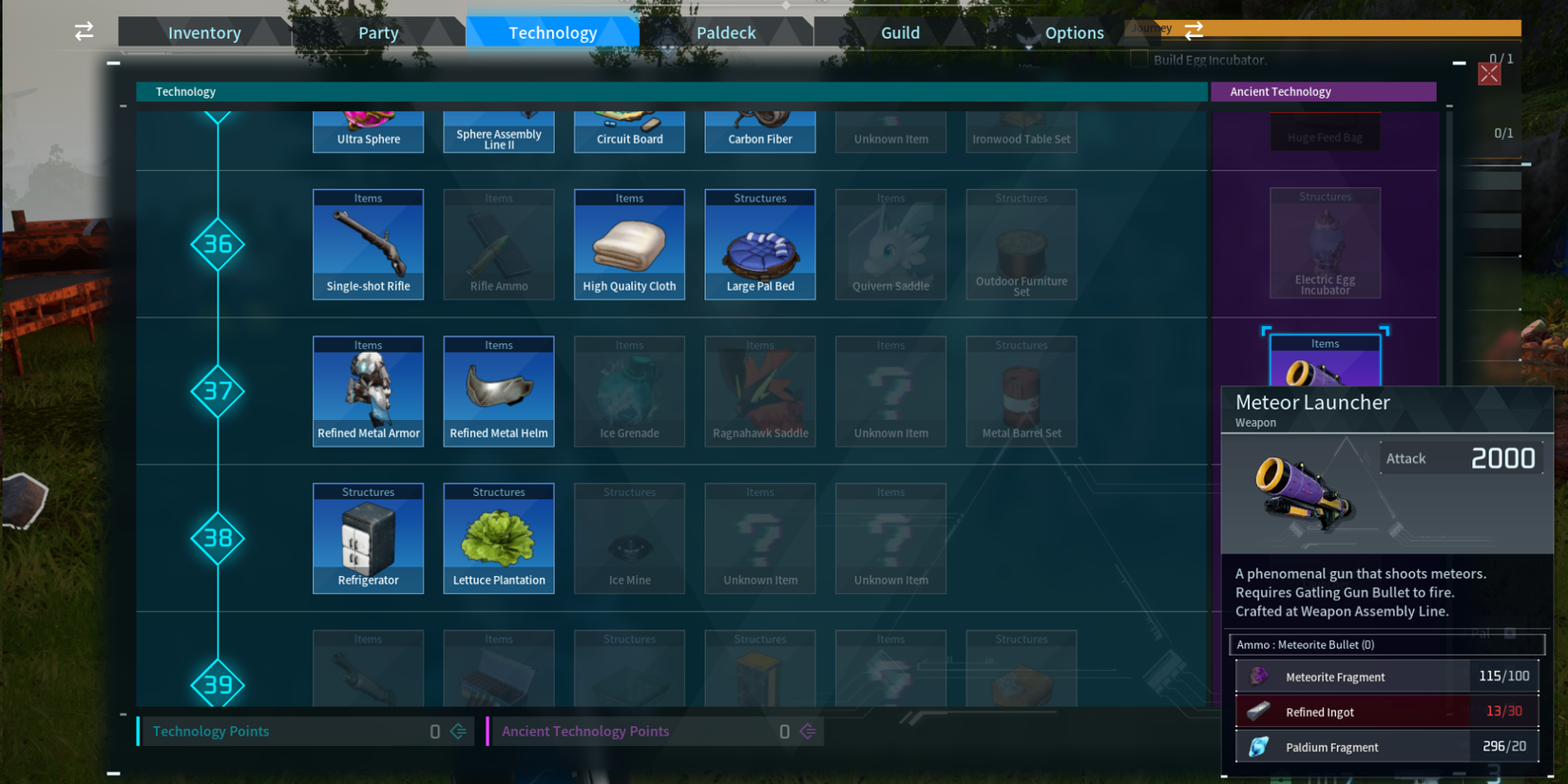Image resolution: width=1568 pixels, height=784 pixels.
Task: Click the arrow beside Ancient Technology Points
Action: [x=807, y=731]
